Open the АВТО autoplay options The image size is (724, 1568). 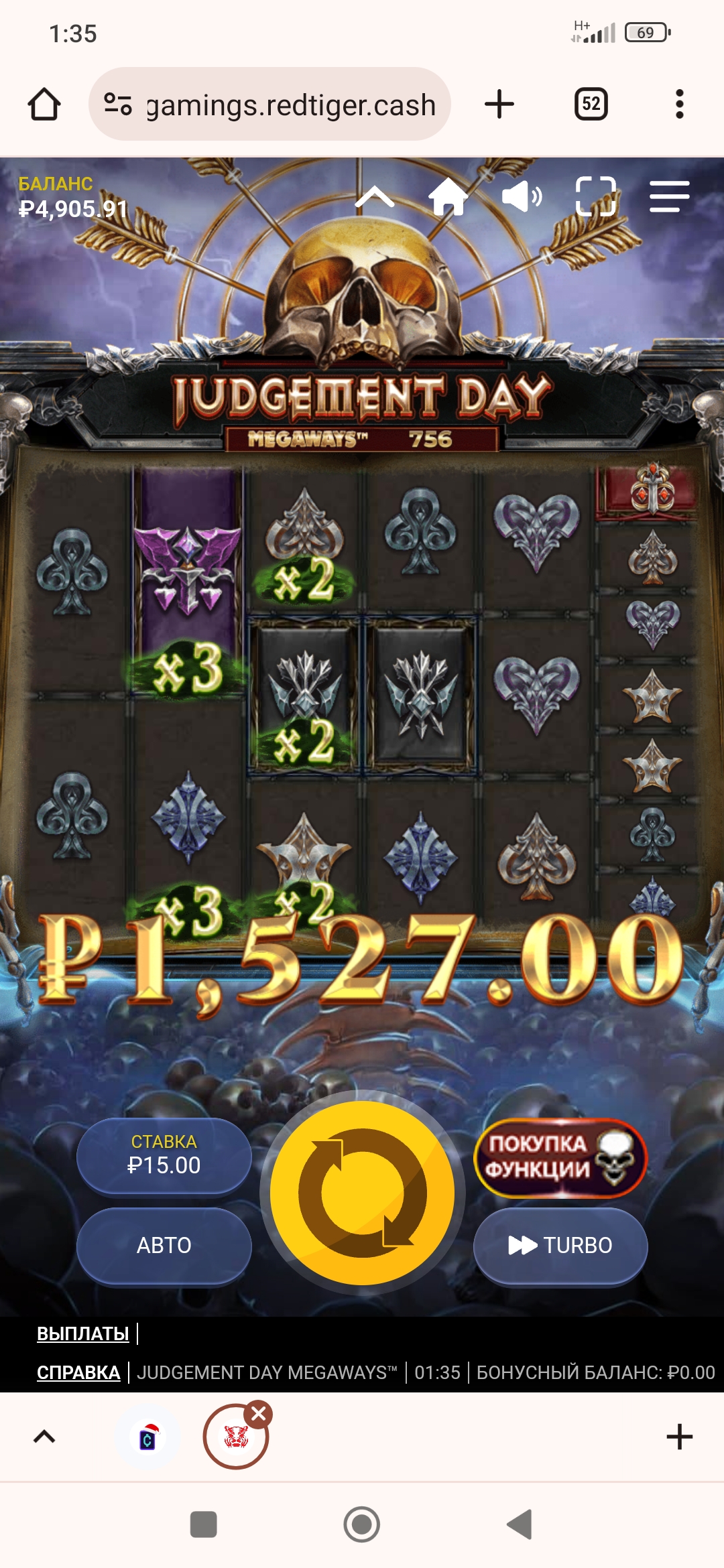coord(164,1245)
